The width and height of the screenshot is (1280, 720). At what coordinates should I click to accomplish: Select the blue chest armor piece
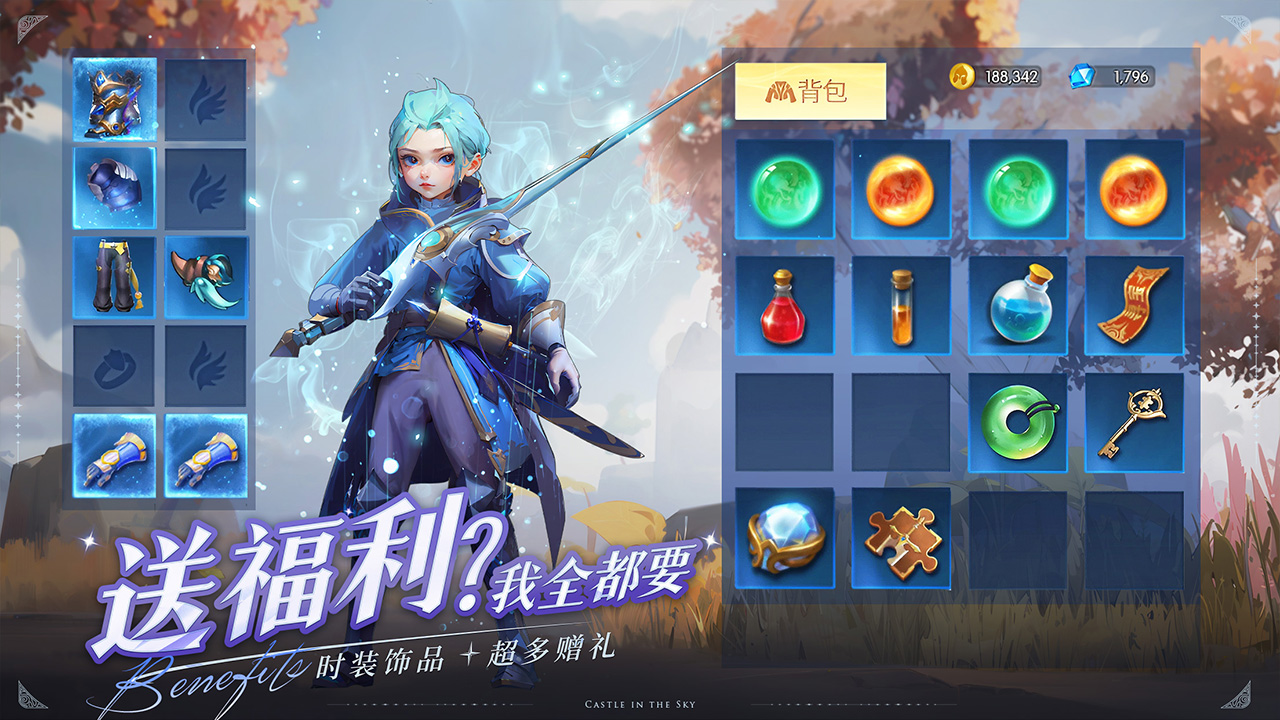coord(113,188)
